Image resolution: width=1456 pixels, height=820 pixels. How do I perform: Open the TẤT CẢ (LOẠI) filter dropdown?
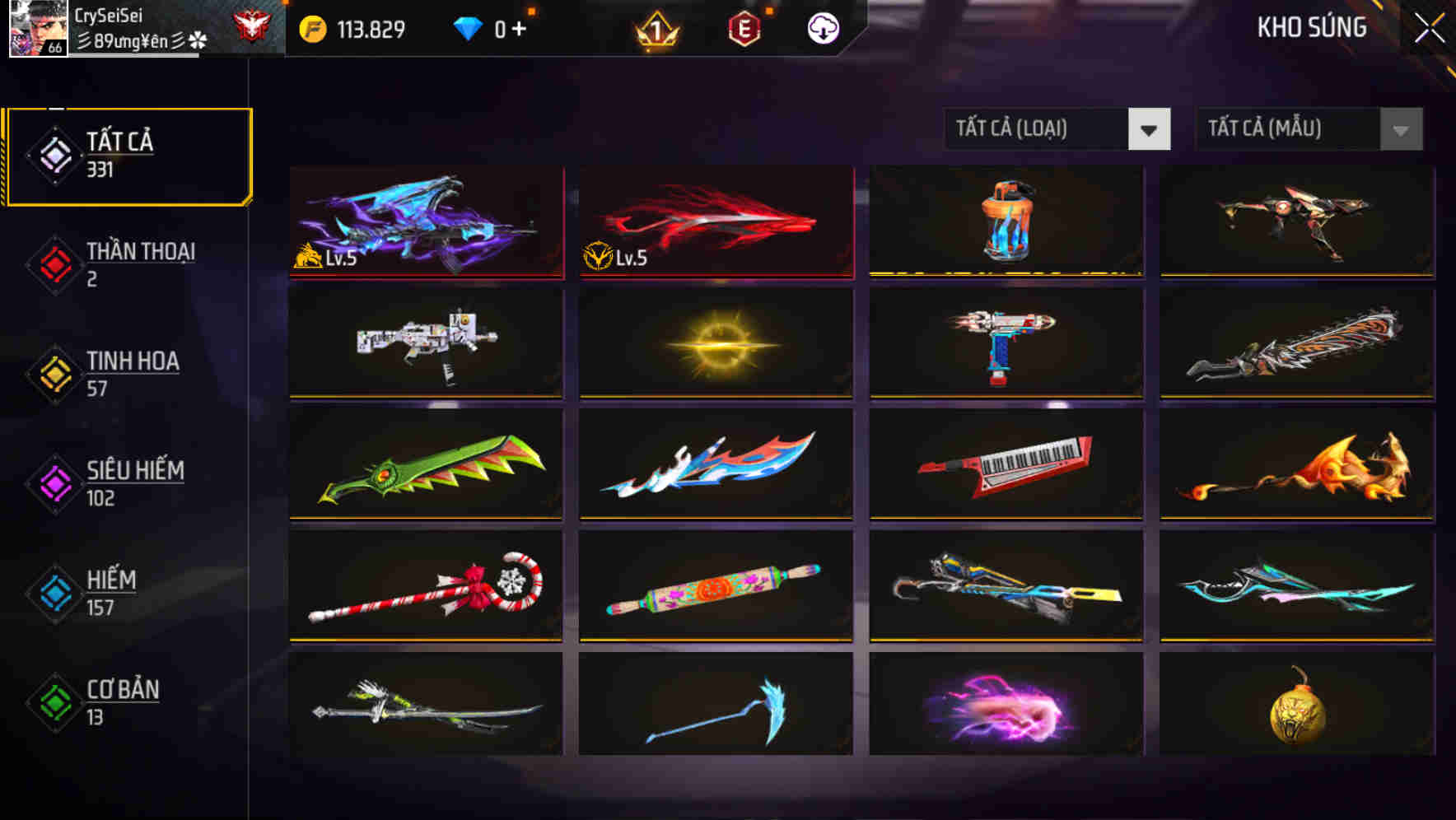click(1057, 129)
